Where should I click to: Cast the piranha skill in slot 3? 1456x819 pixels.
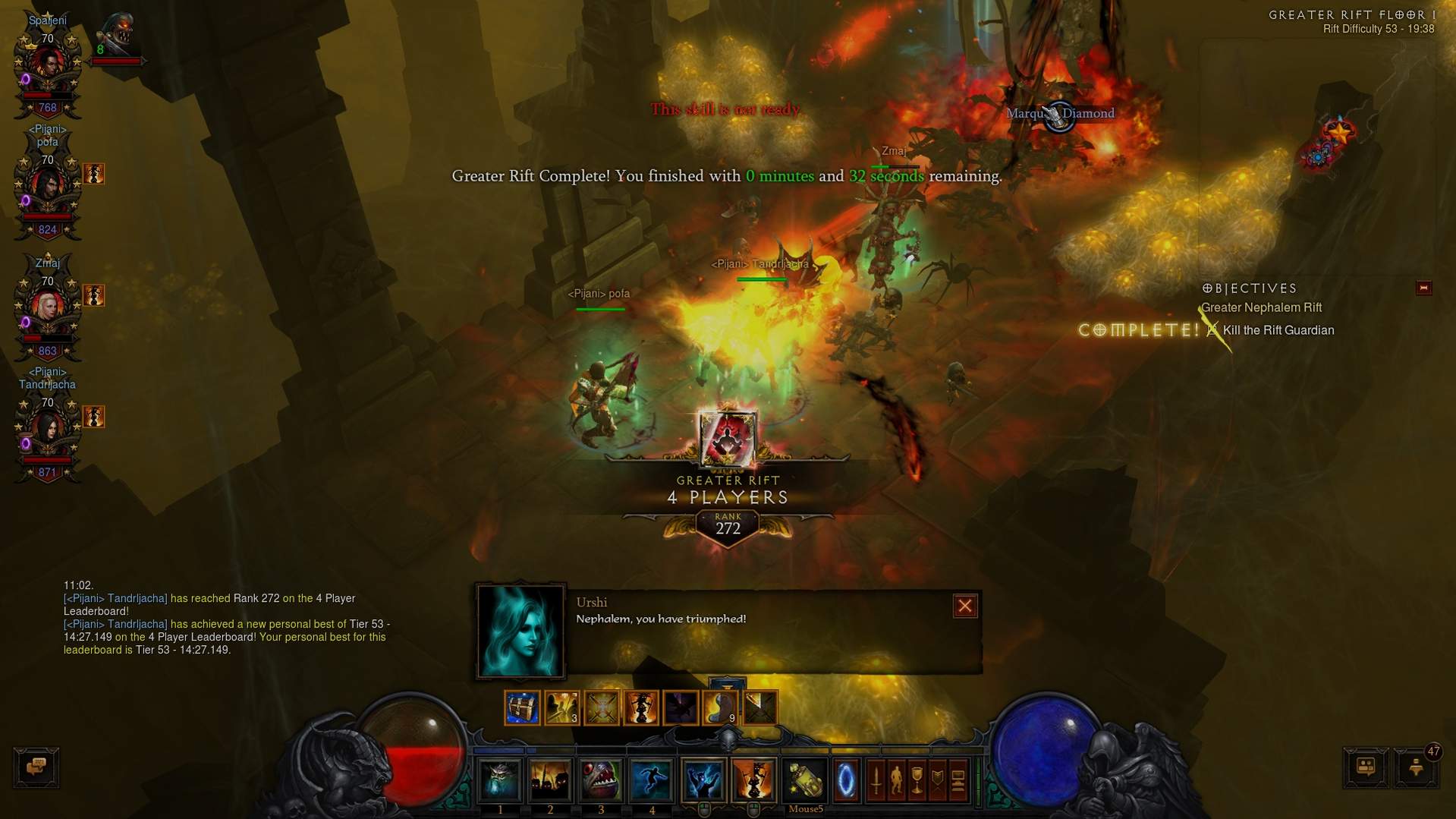click(x=601, y=780)
